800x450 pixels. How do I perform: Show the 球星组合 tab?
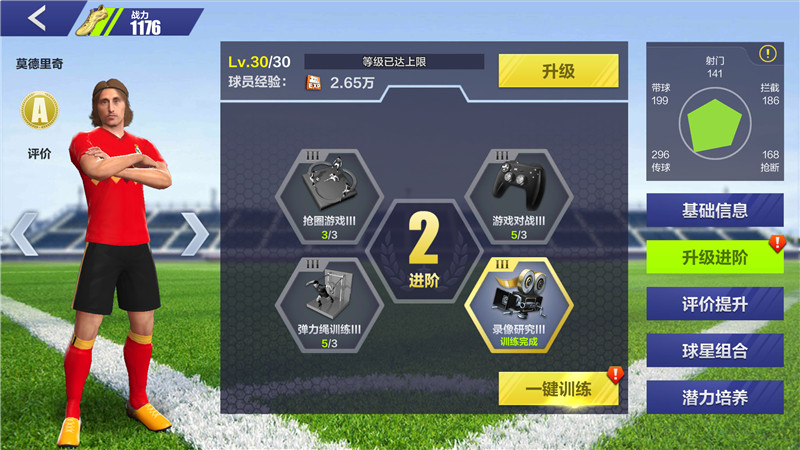coord(714,350)
